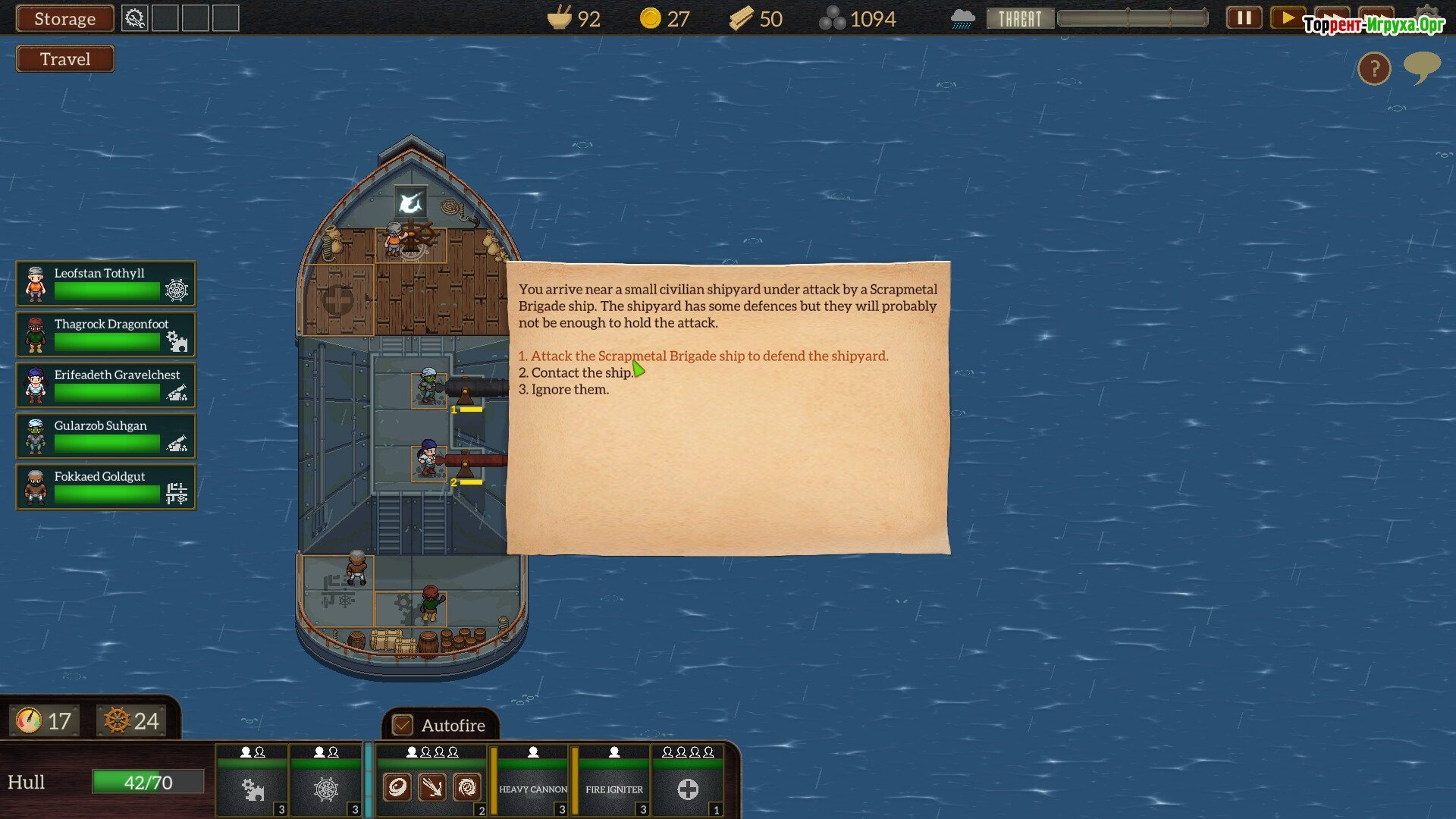This screenshot has width=1456, height=819.
Task: Select the wrench-and-gear repair item slot
Action: click(x=134, y=18)
